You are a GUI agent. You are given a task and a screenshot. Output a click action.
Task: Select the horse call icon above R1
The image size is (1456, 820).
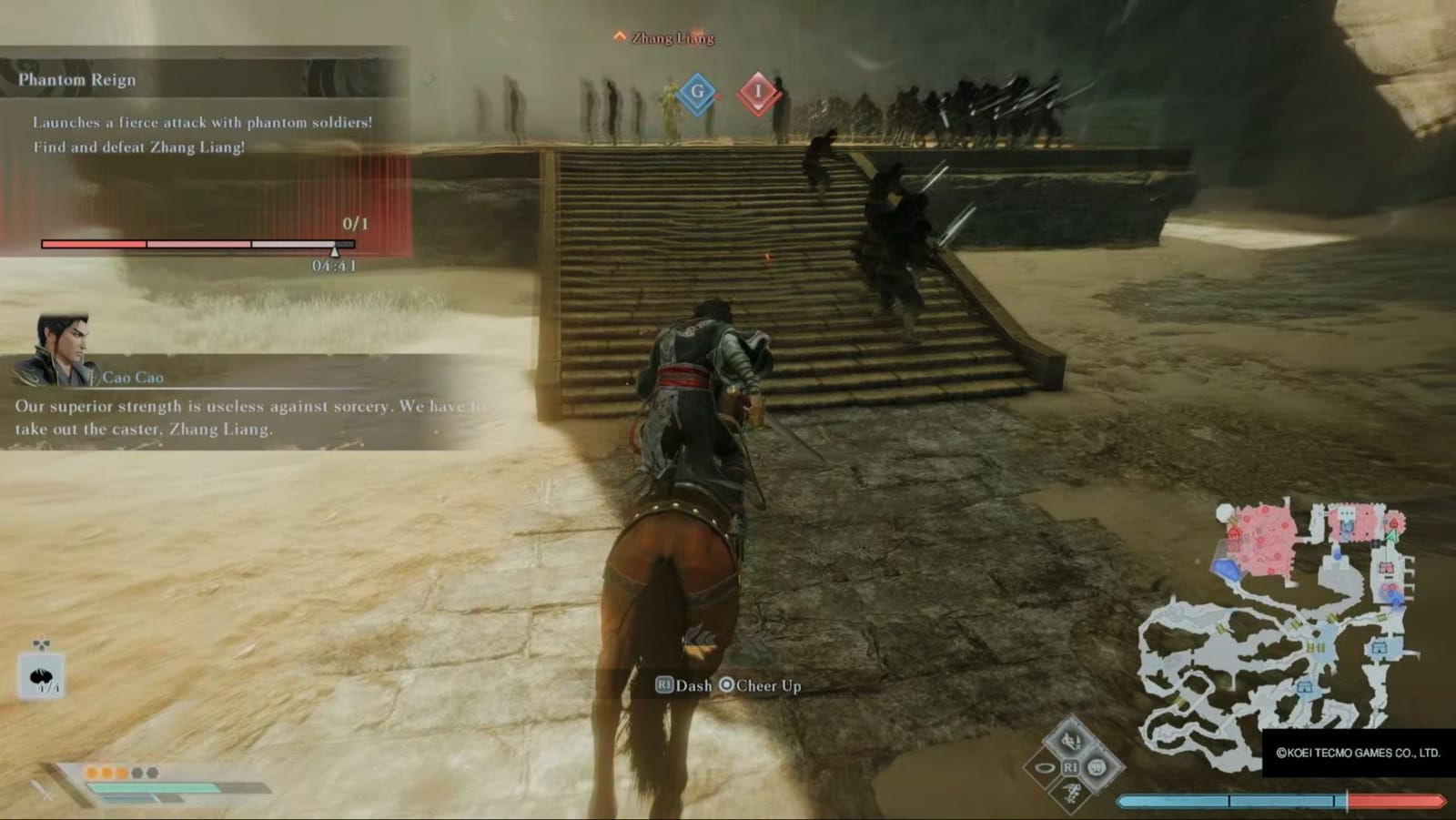pyautogui.click(x=1072, y=741)
